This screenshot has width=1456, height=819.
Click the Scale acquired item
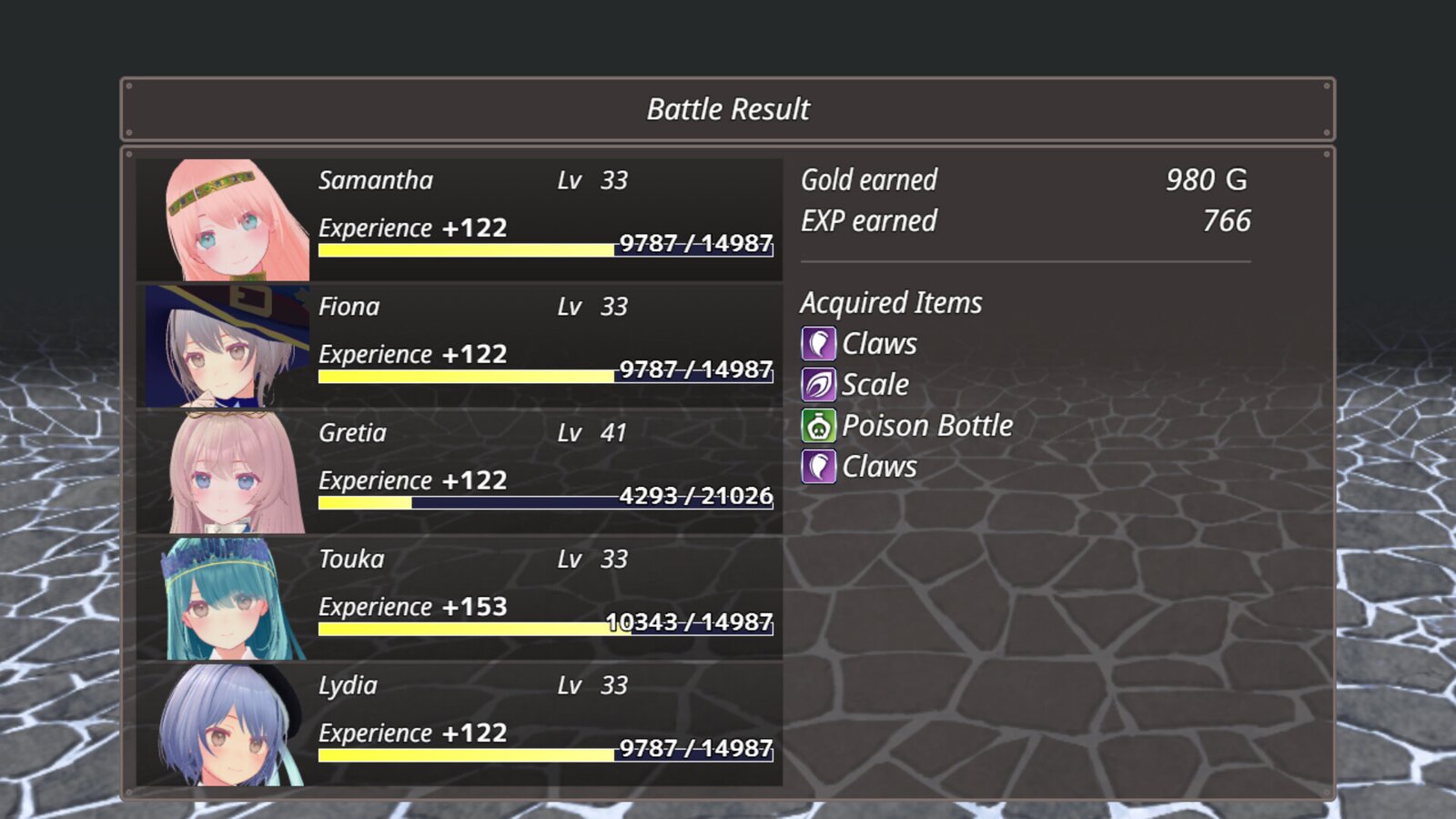[x=874, y=385]
